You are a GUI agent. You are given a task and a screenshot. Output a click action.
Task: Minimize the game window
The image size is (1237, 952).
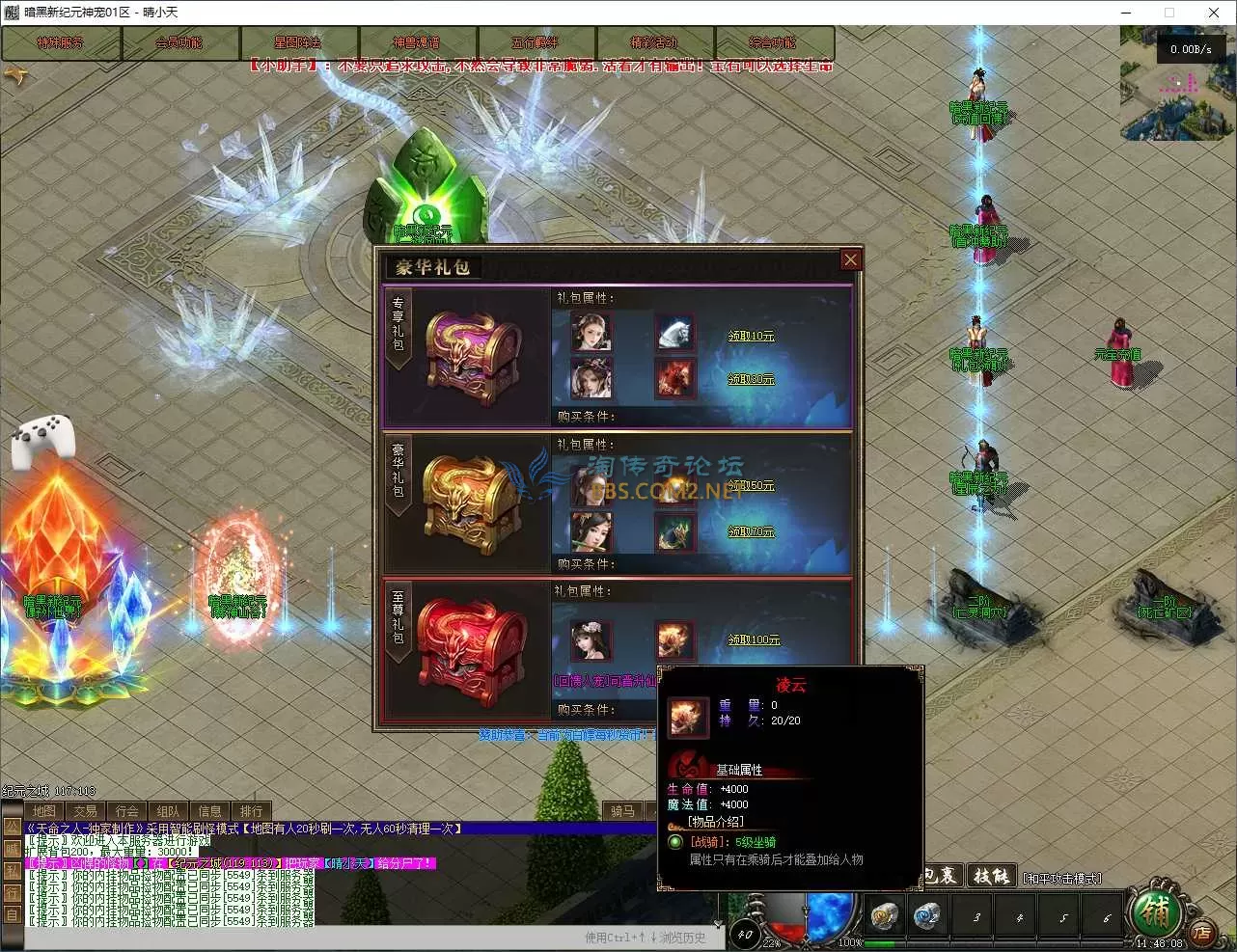1126,13
